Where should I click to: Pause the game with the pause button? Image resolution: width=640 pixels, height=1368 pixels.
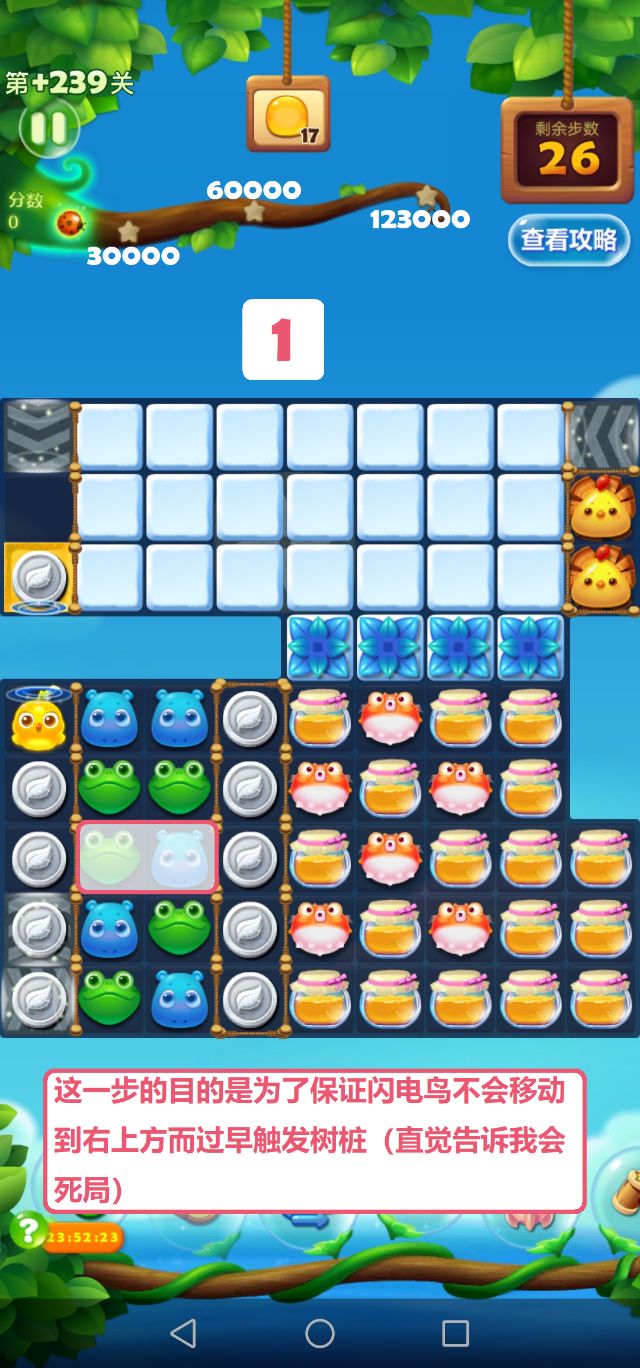click(x=48, y=128)
